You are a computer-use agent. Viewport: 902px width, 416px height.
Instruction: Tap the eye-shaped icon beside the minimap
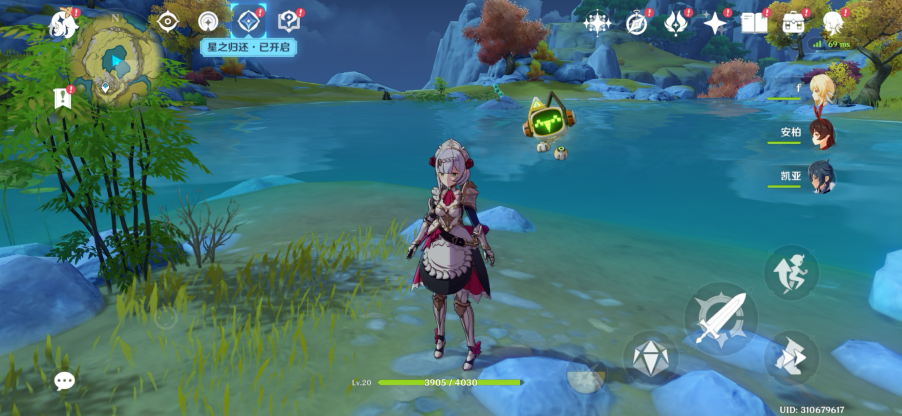click(x=167, y=21)
